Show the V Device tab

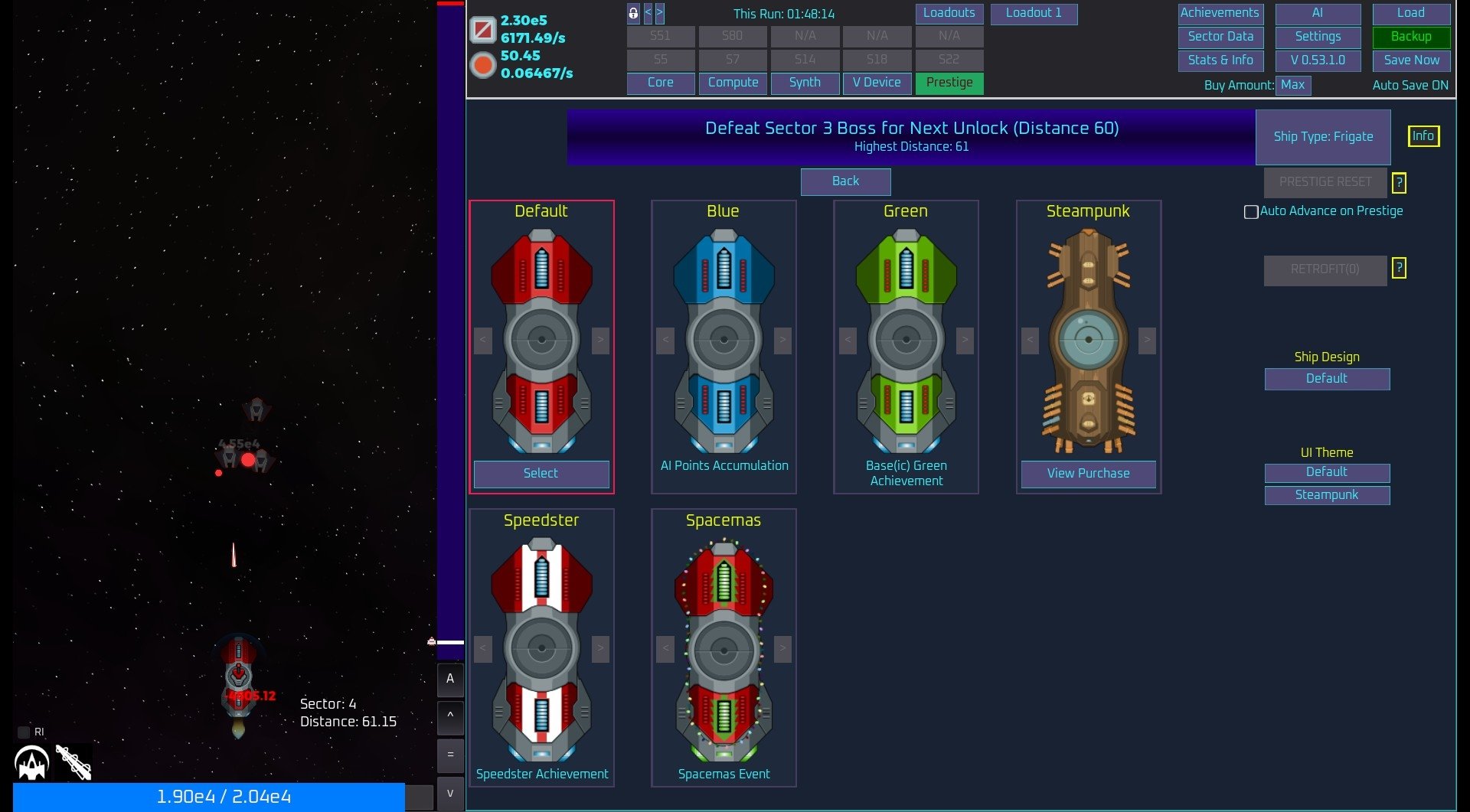(877, 83)
